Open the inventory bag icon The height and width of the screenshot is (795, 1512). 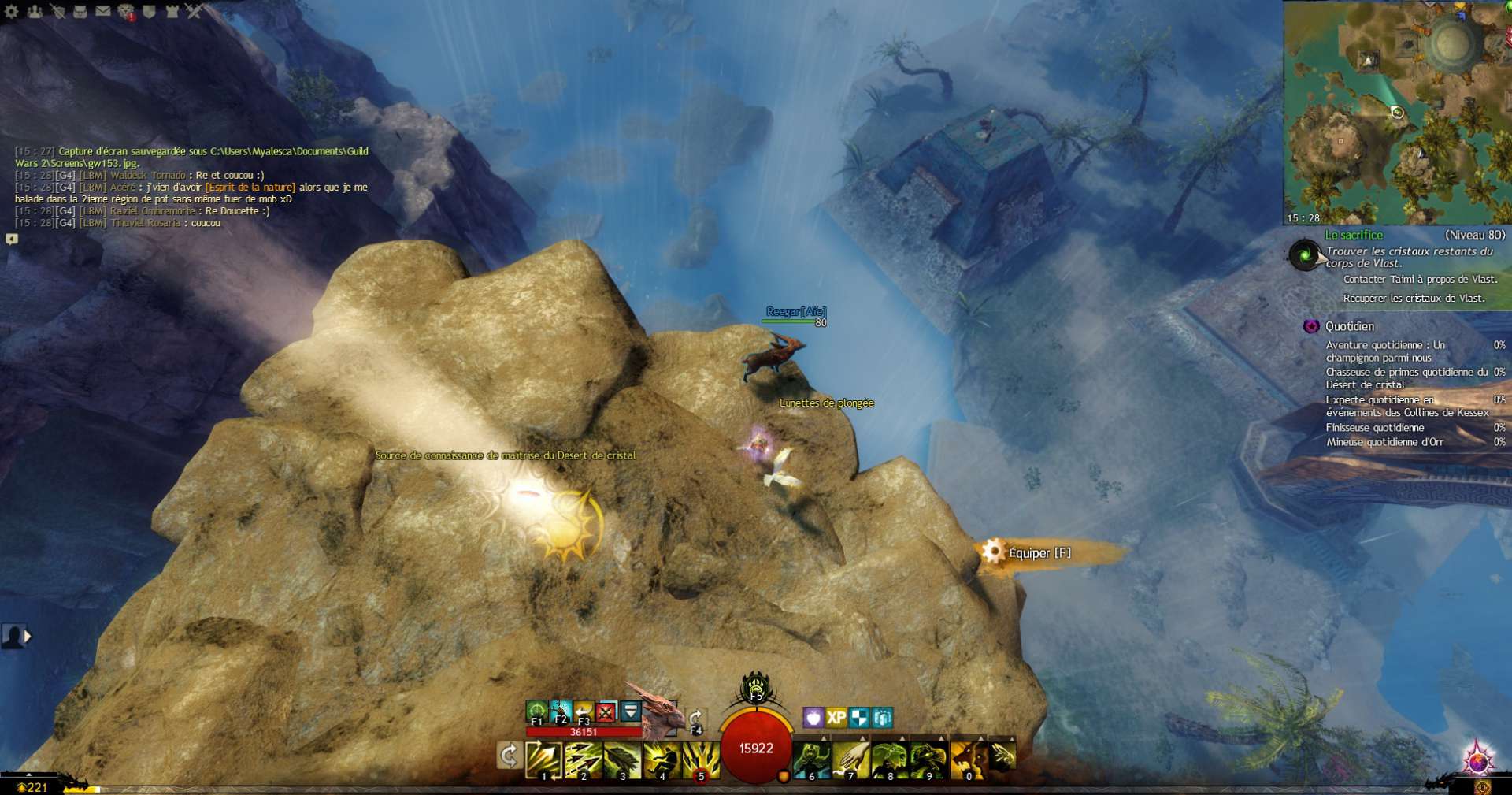[x=80, y=11]
